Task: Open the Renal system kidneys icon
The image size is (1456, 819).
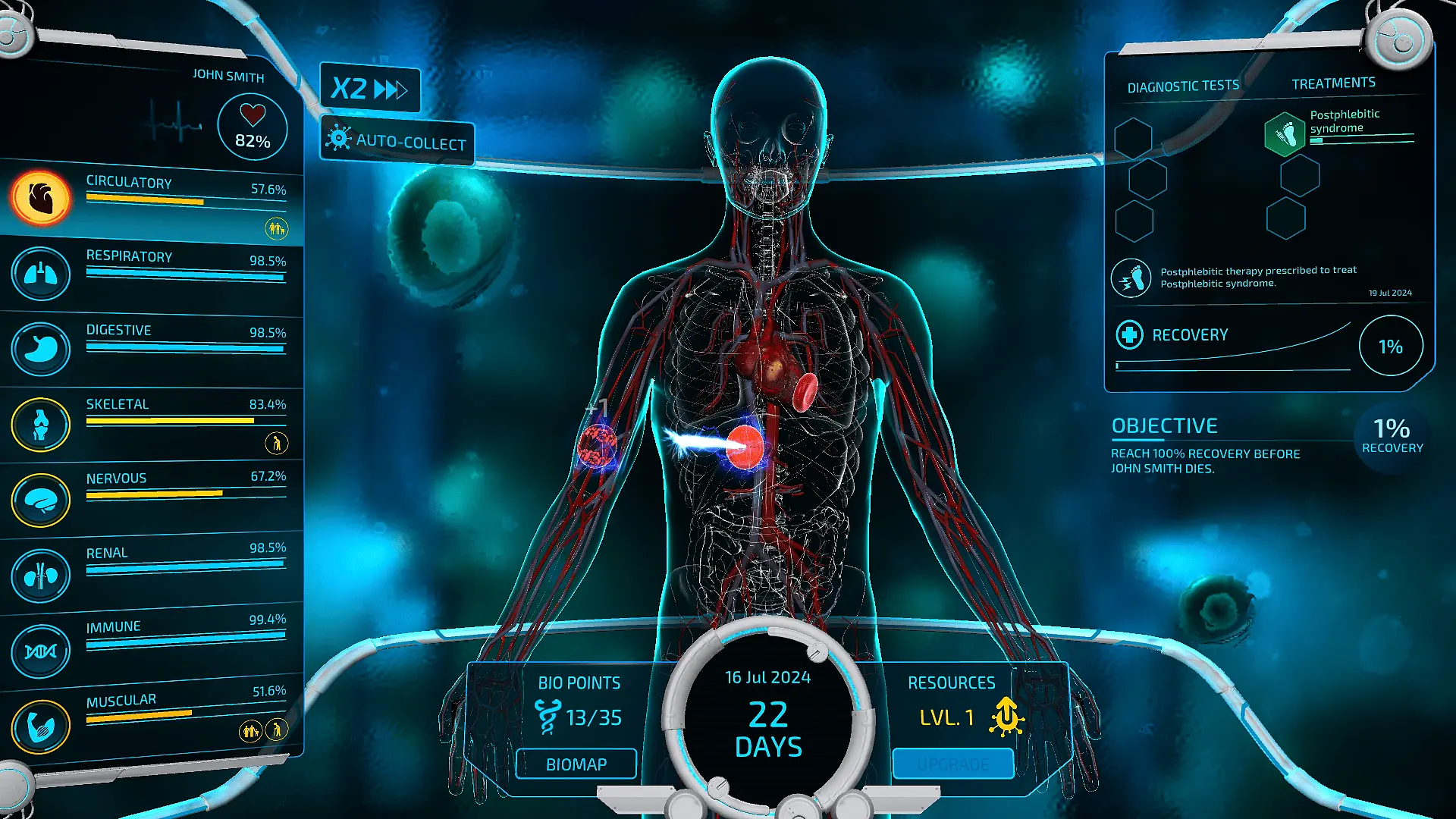Action: coord(41,576)
